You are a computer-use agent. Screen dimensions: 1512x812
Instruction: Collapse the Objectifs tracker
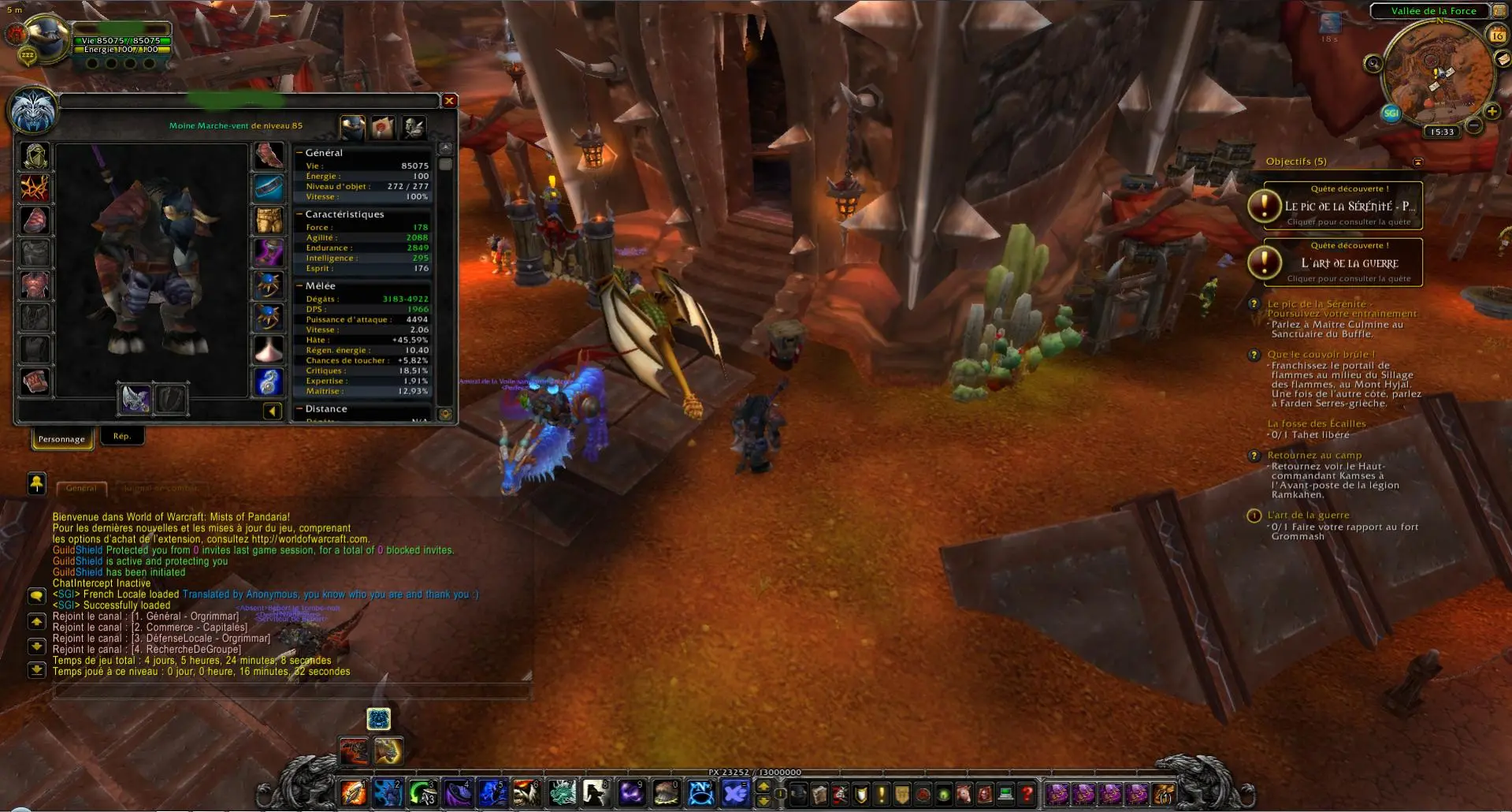(x=1417, y=162)
